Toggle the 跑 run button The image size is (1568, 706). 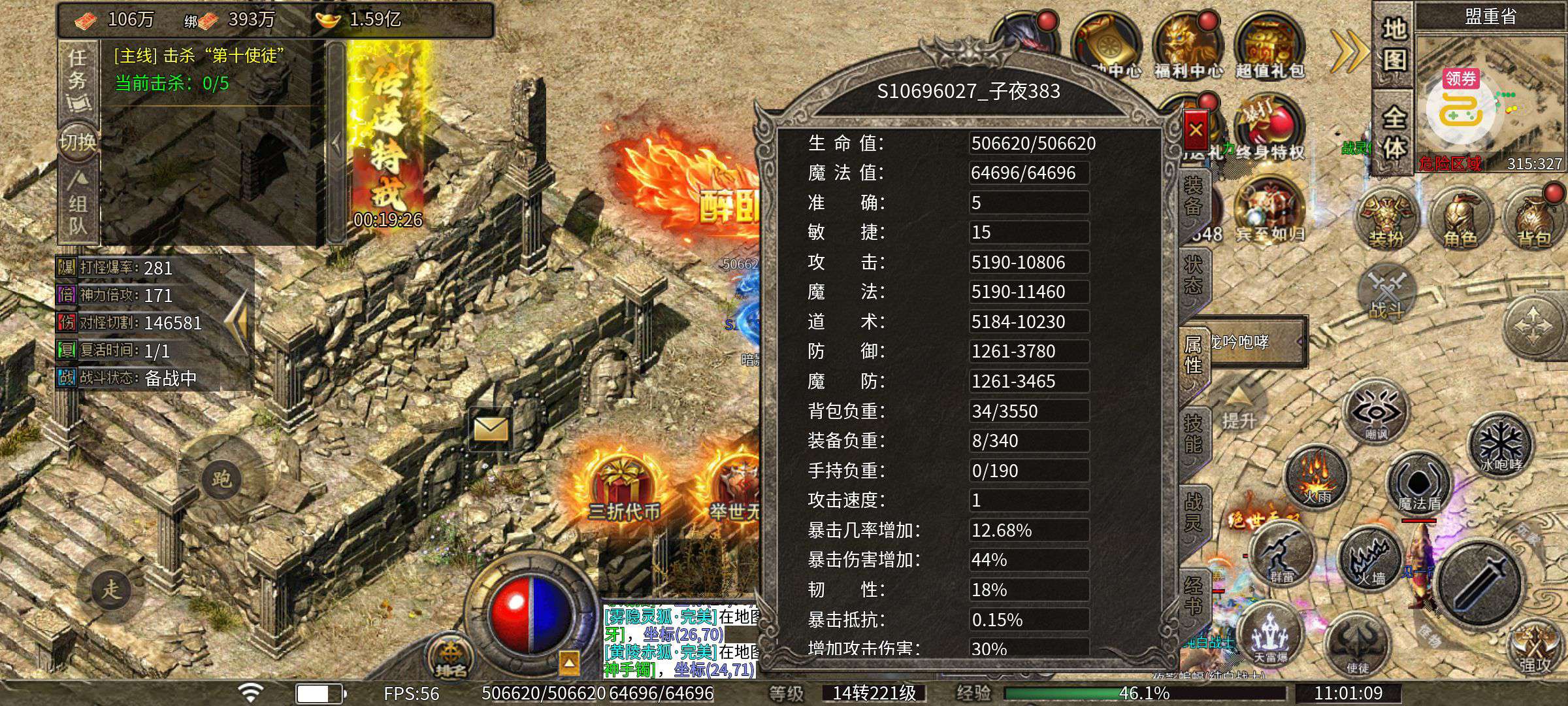pyautogui.click(x=221, y=479)
